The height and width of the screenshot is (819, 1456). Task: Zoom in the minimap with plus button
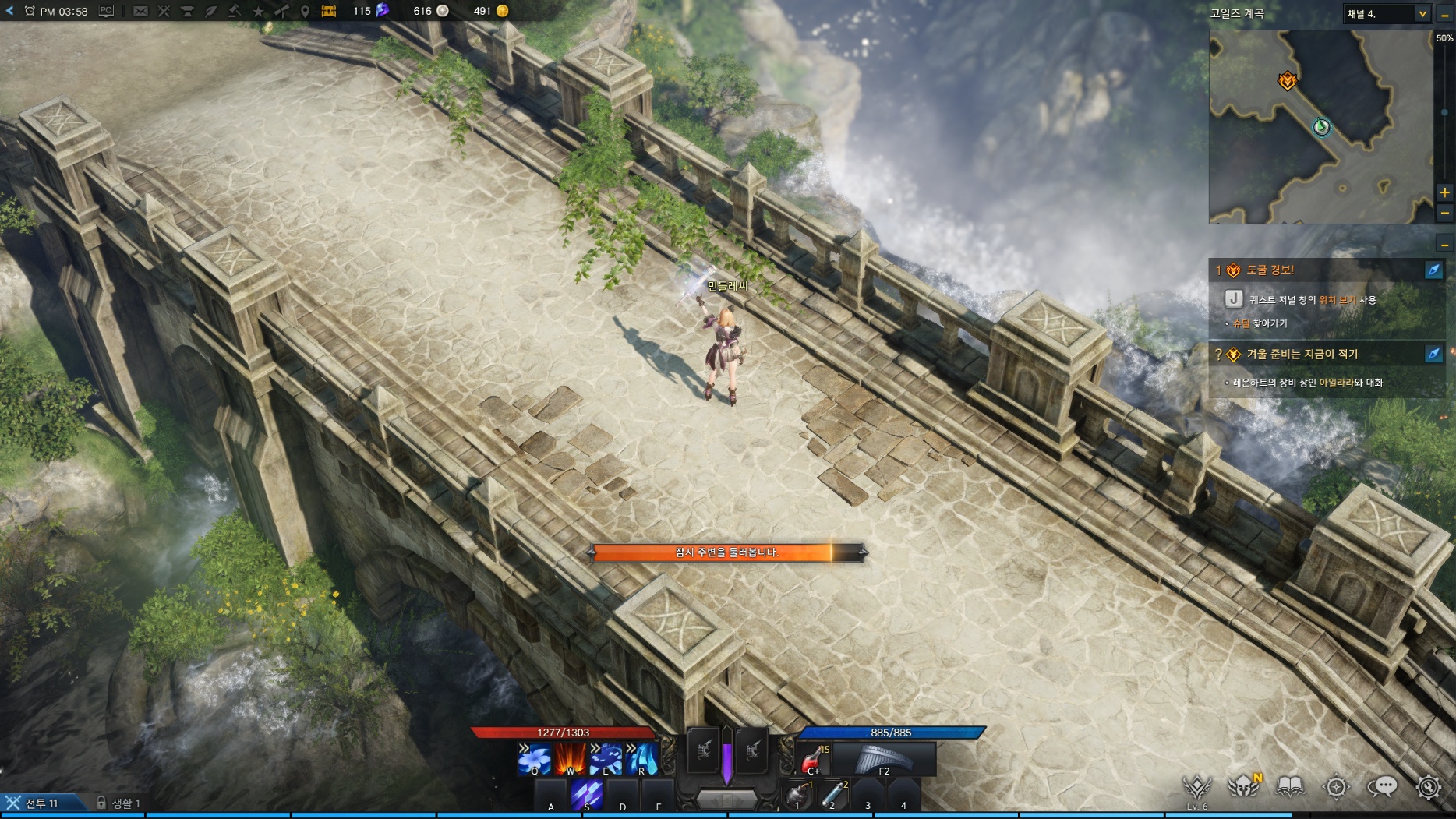pos(1444,192)
